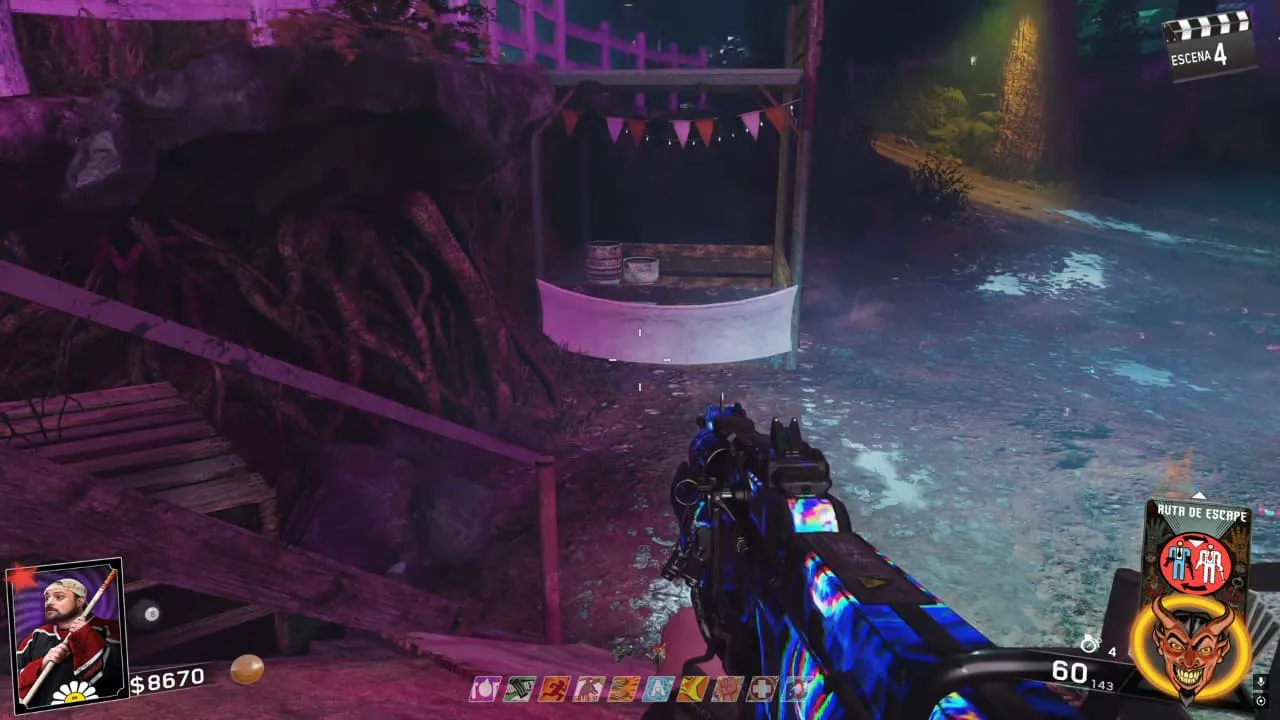Select the purple water drop perk icon
The image size is (1280, 720).
(x=486, y=688)
